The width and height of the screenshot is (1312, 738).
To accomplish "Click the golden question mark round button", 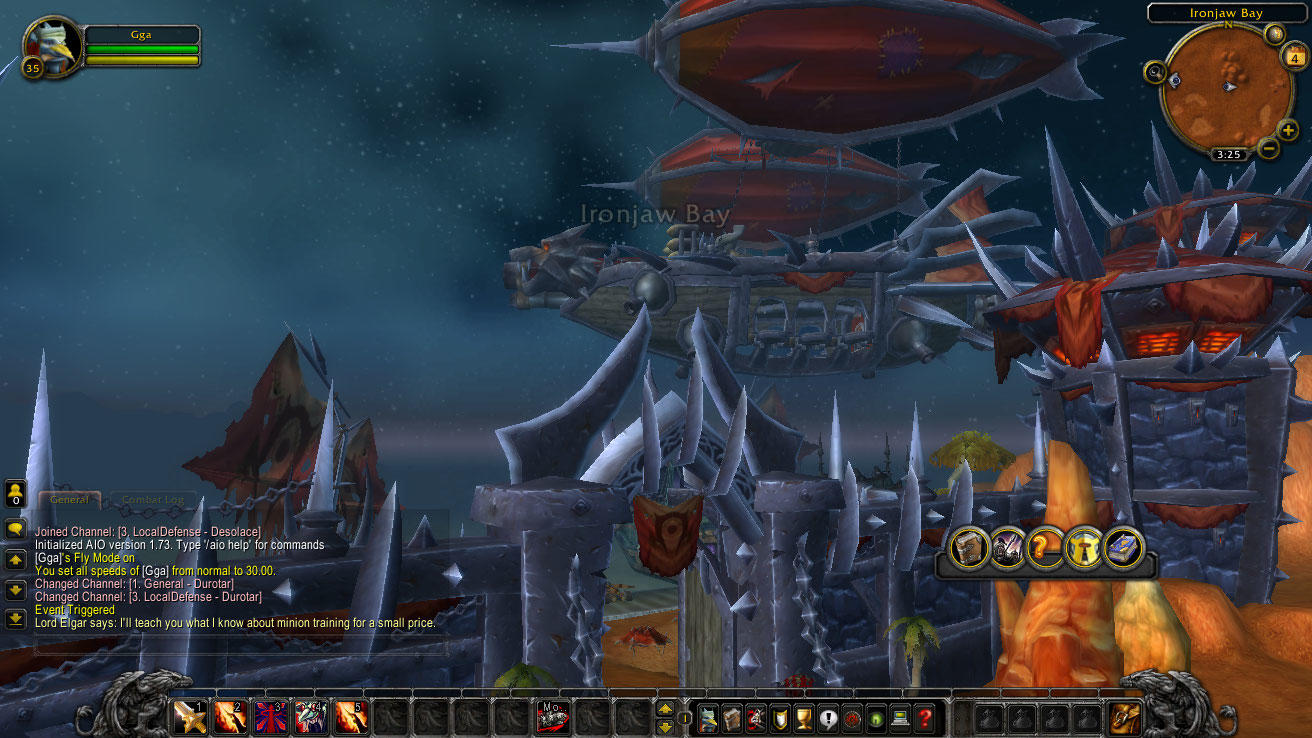I will click(x=1043, y=548).
